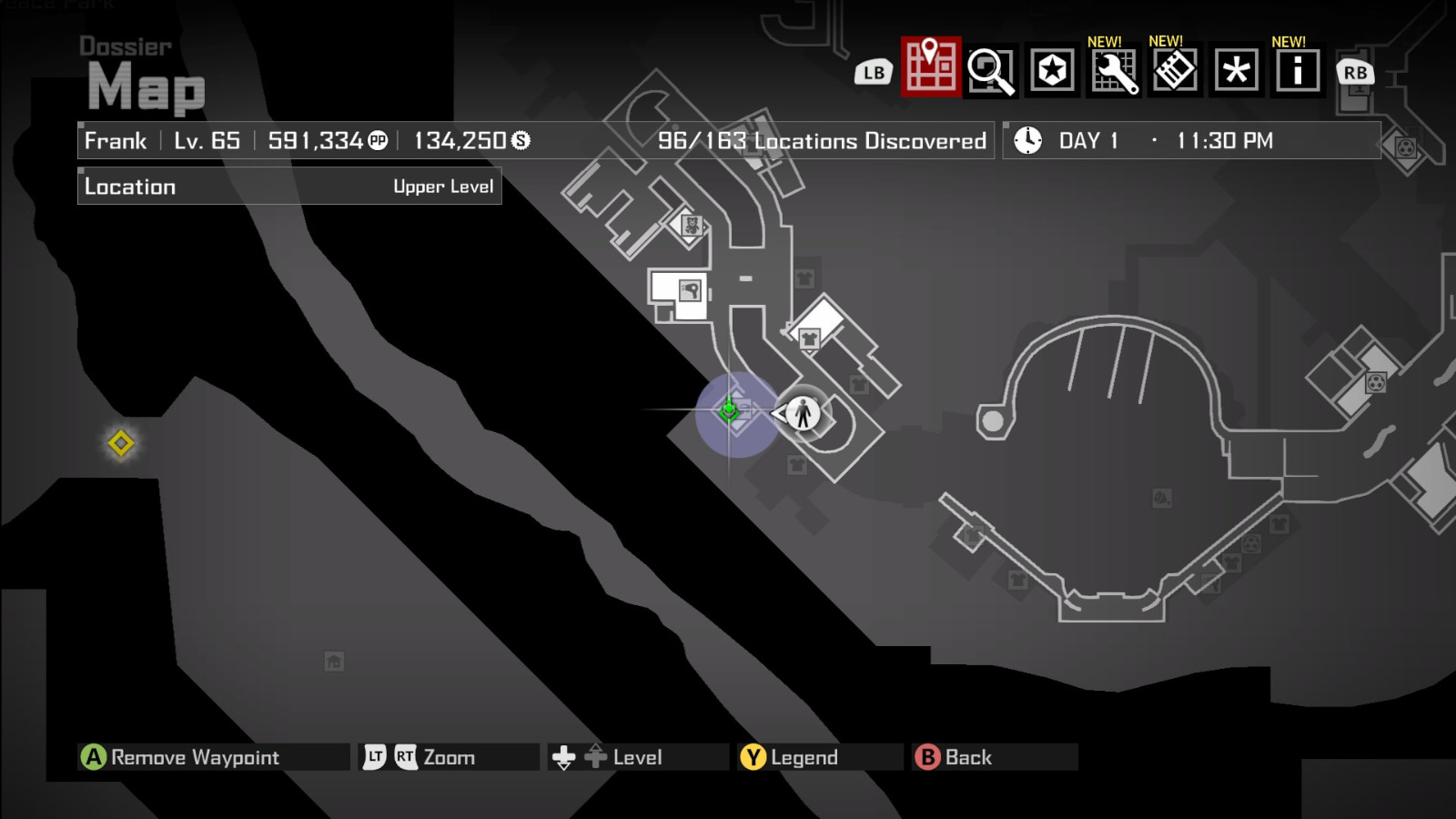Click the green waypoint marker under the crosshair

(x=731, y=411)
